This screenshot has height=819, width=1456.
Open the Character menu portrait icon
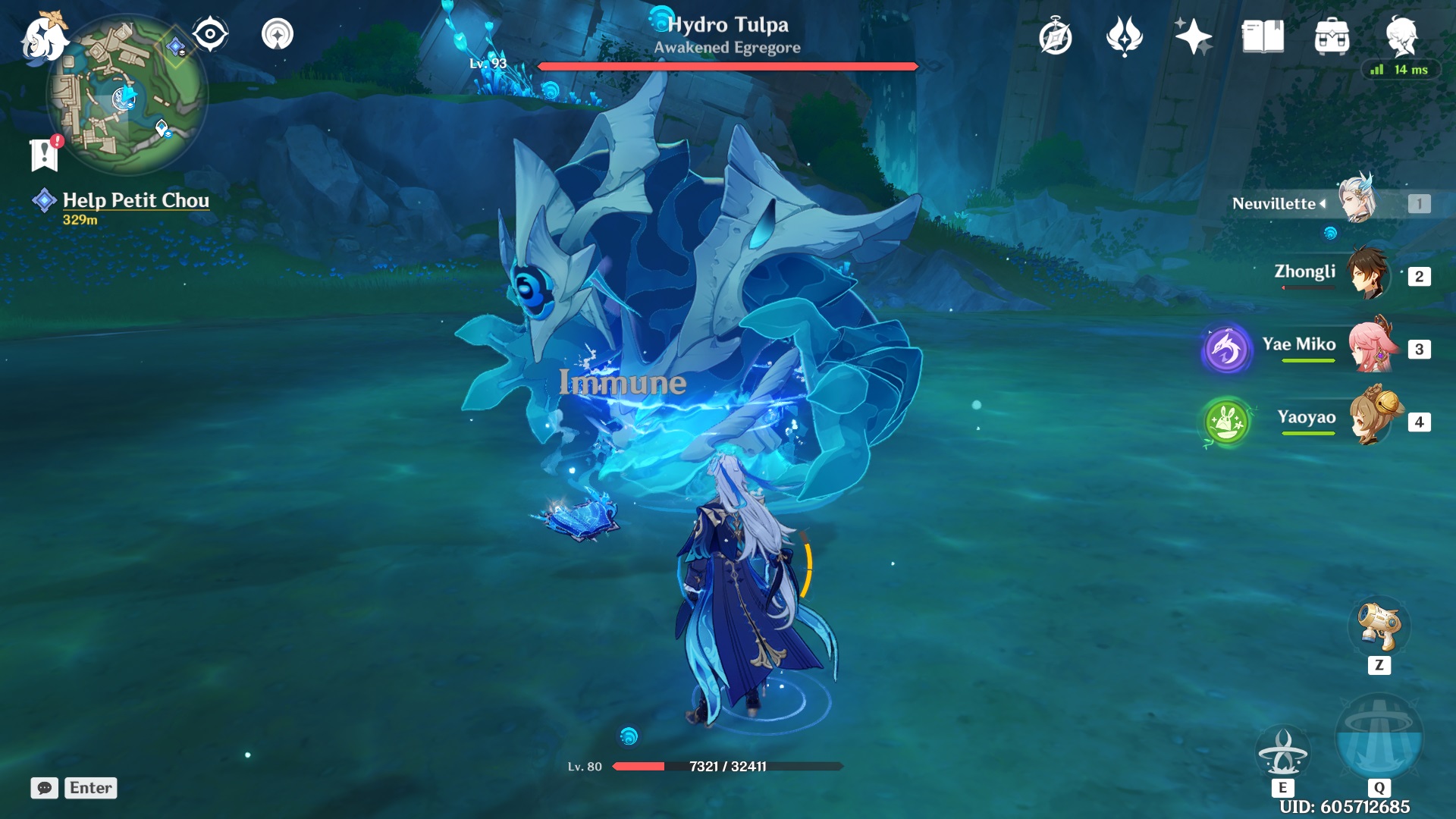pyautogui.click(x=1401, y=34)
